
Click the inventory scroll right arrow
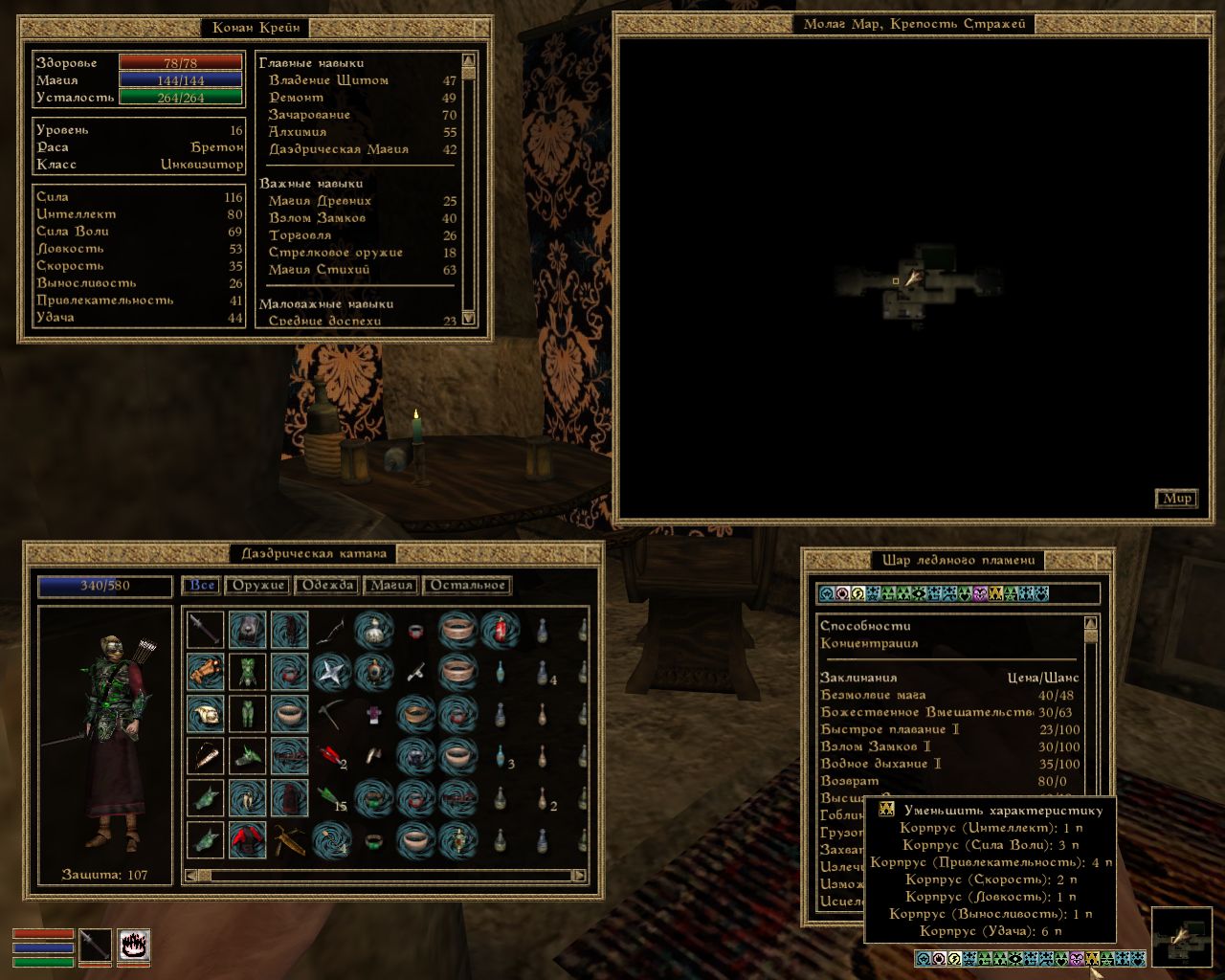(579, 876)
